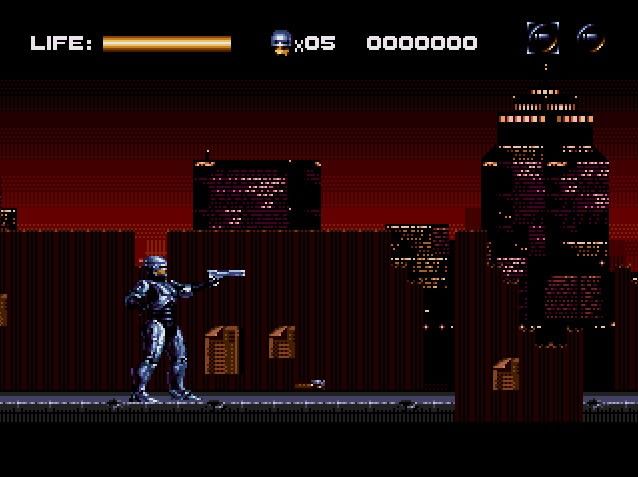Image resolution: width=638 pixels, height=477 pixels.
Task: Choose the unbracketed secondary weapon slot
Action: pos(590,39)
